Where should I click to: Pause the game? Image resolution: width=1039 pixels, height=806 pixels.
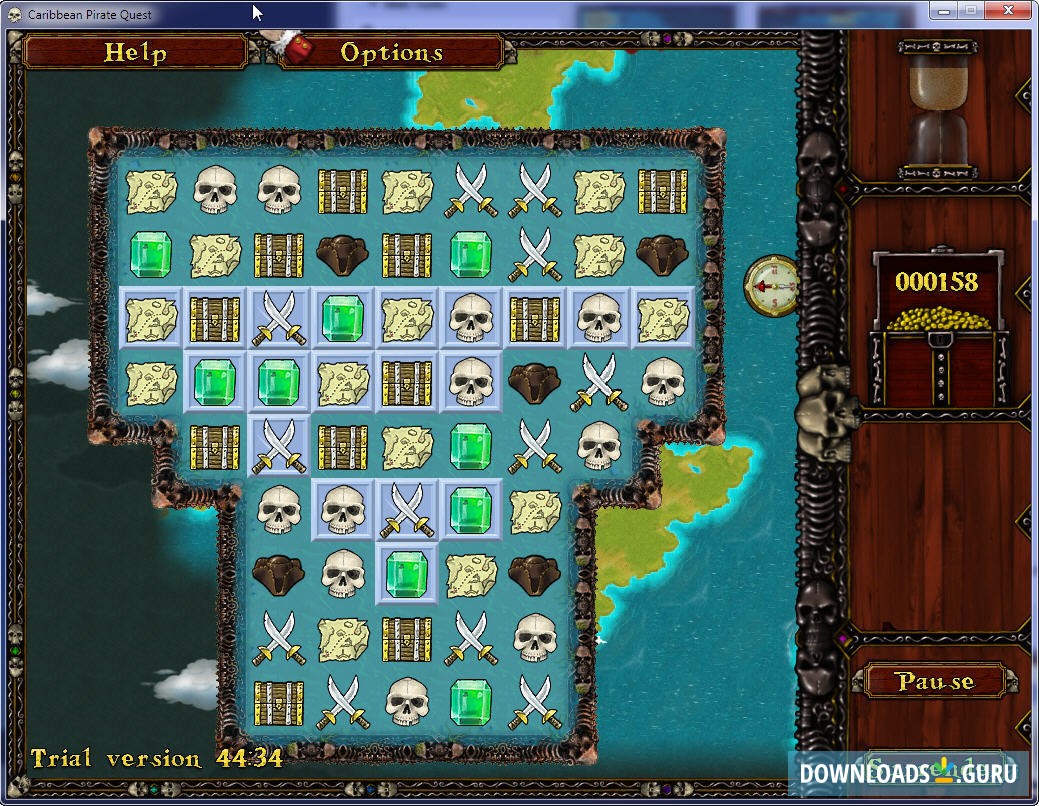(x=934, y=681)
